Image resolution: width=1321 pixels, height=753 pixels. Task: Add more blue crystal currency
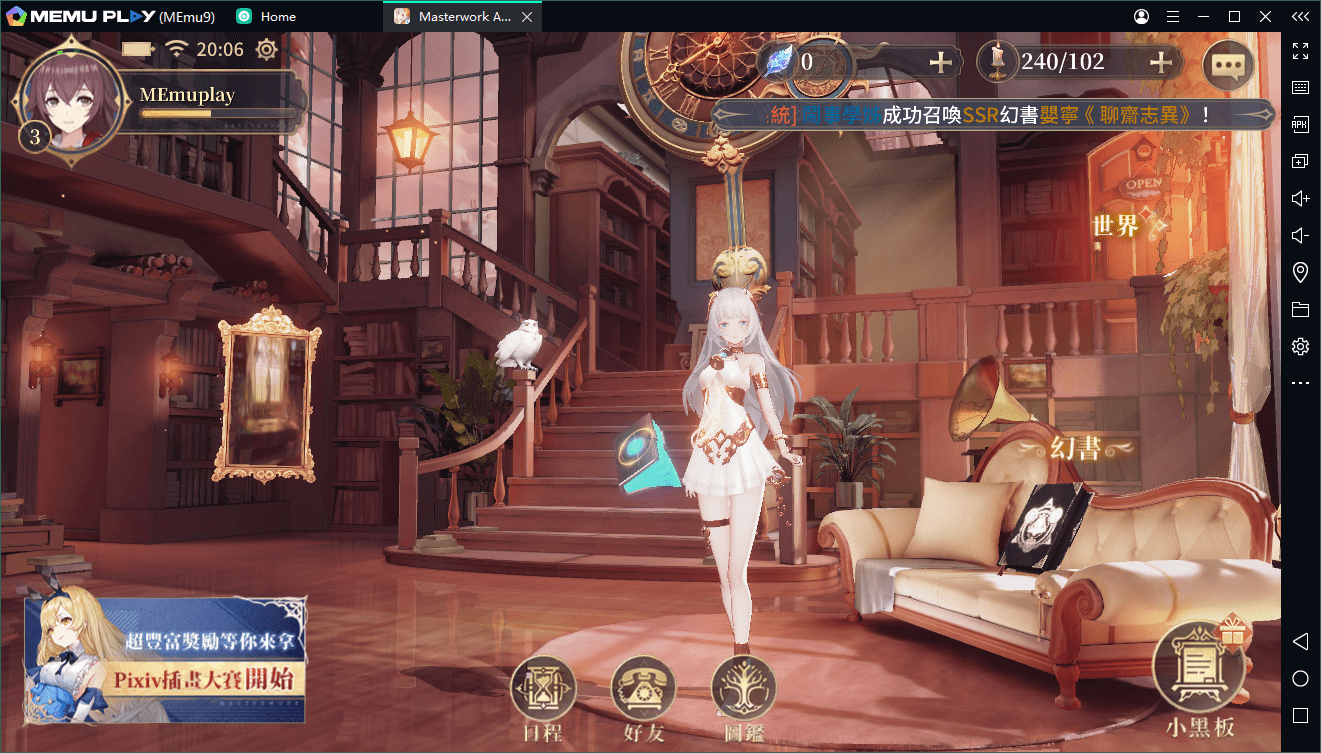[x=940, y=62]
